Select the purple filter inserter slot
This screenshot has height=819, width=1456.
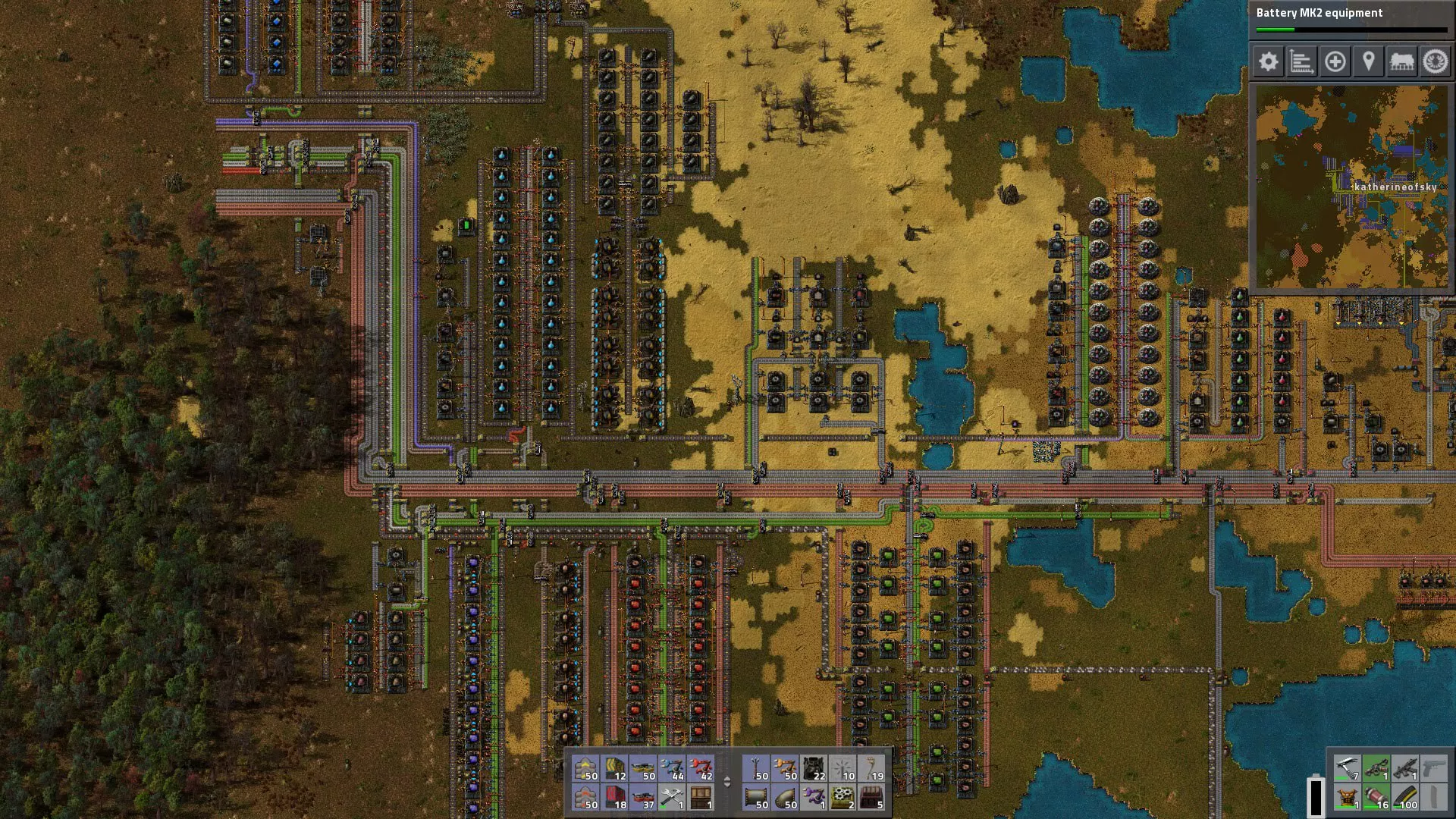coord(814,798)
